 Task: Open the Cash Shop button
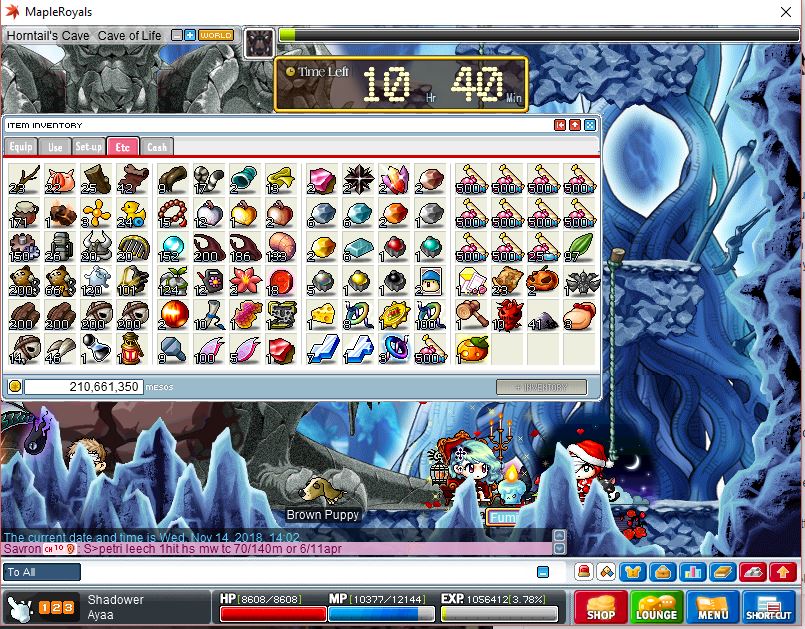600,607
